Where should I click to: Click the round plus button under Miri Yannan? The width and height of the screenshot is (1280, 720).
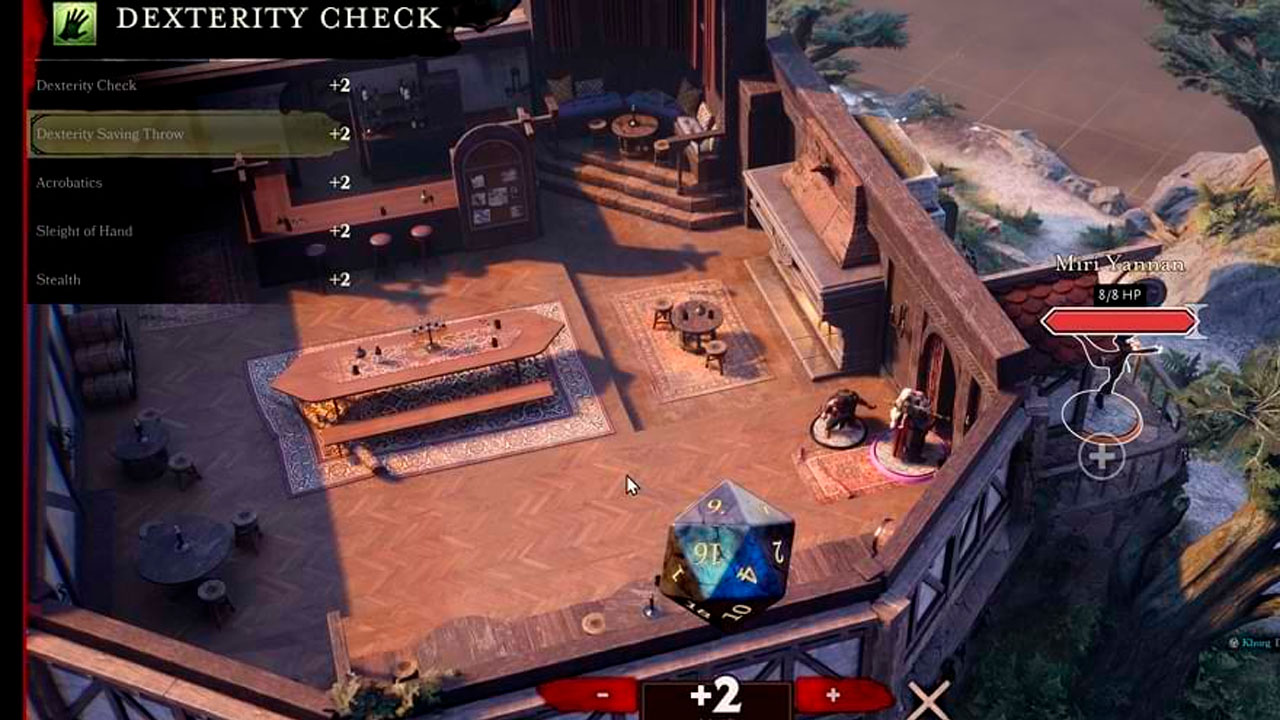(1102, 458)
